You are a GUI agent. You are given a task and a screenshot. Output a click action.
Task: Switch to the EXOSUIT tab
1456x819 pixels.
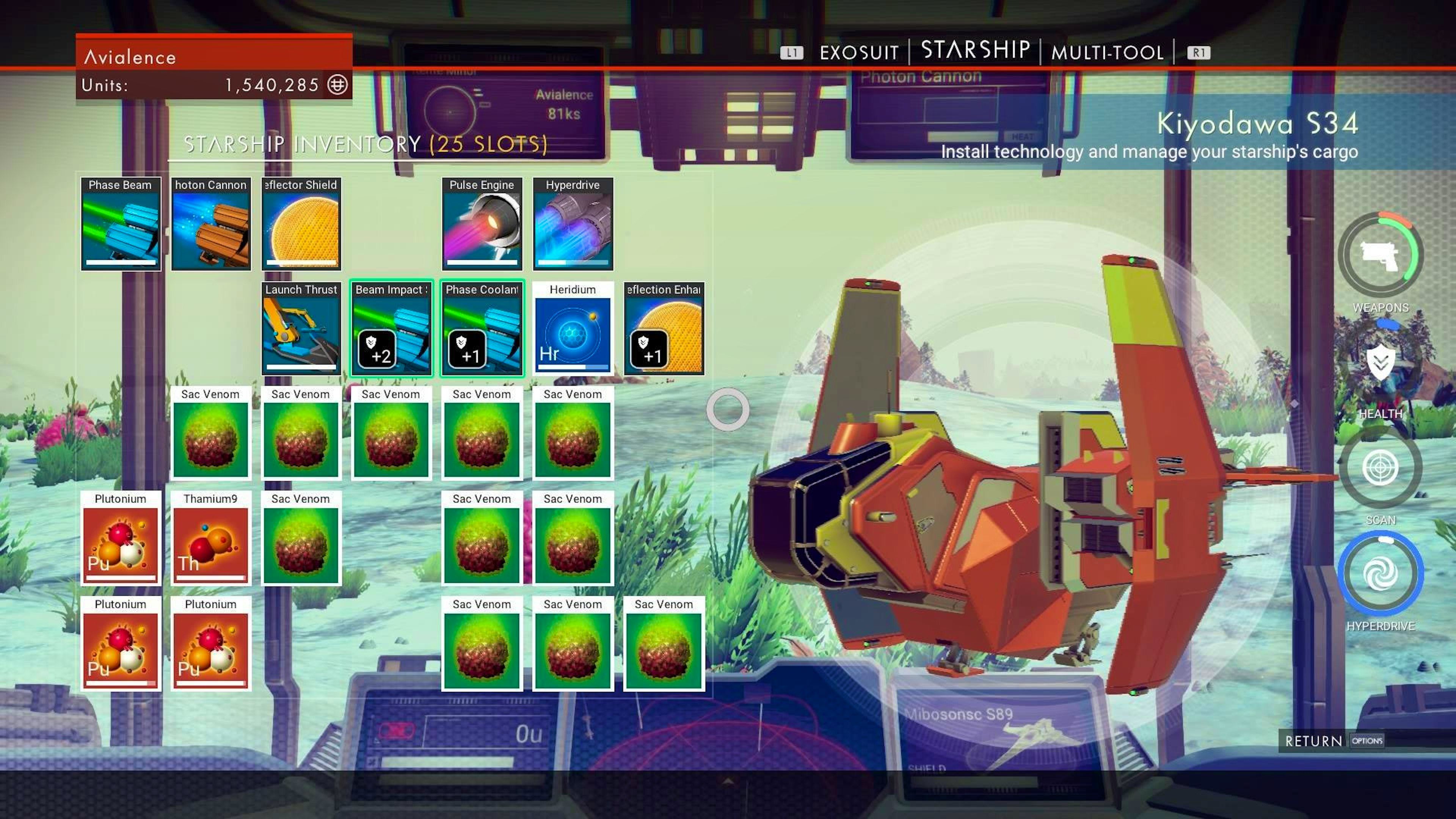(858, 52)
